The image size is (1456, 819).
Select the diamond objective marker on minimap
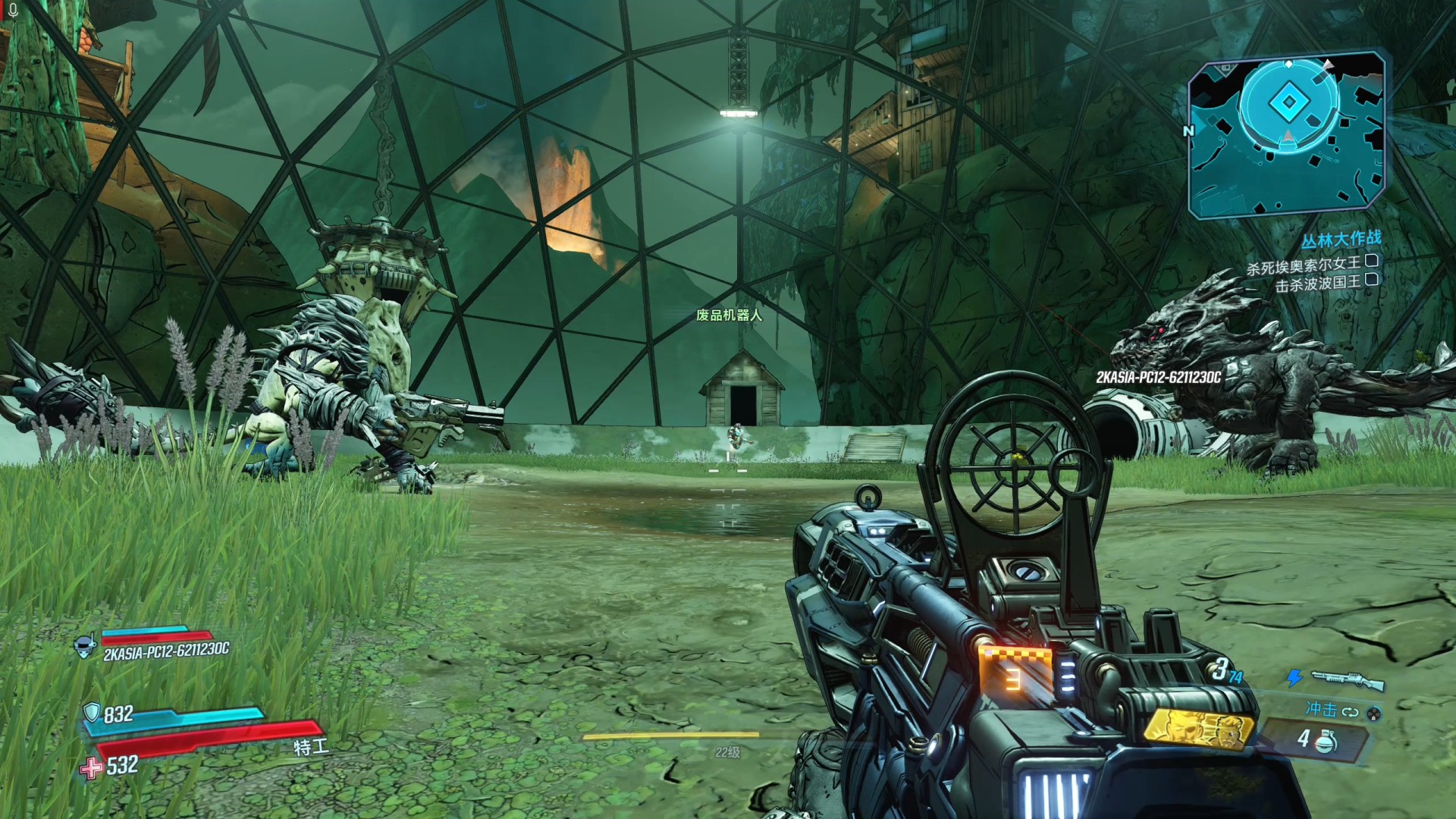(1288, 103)
